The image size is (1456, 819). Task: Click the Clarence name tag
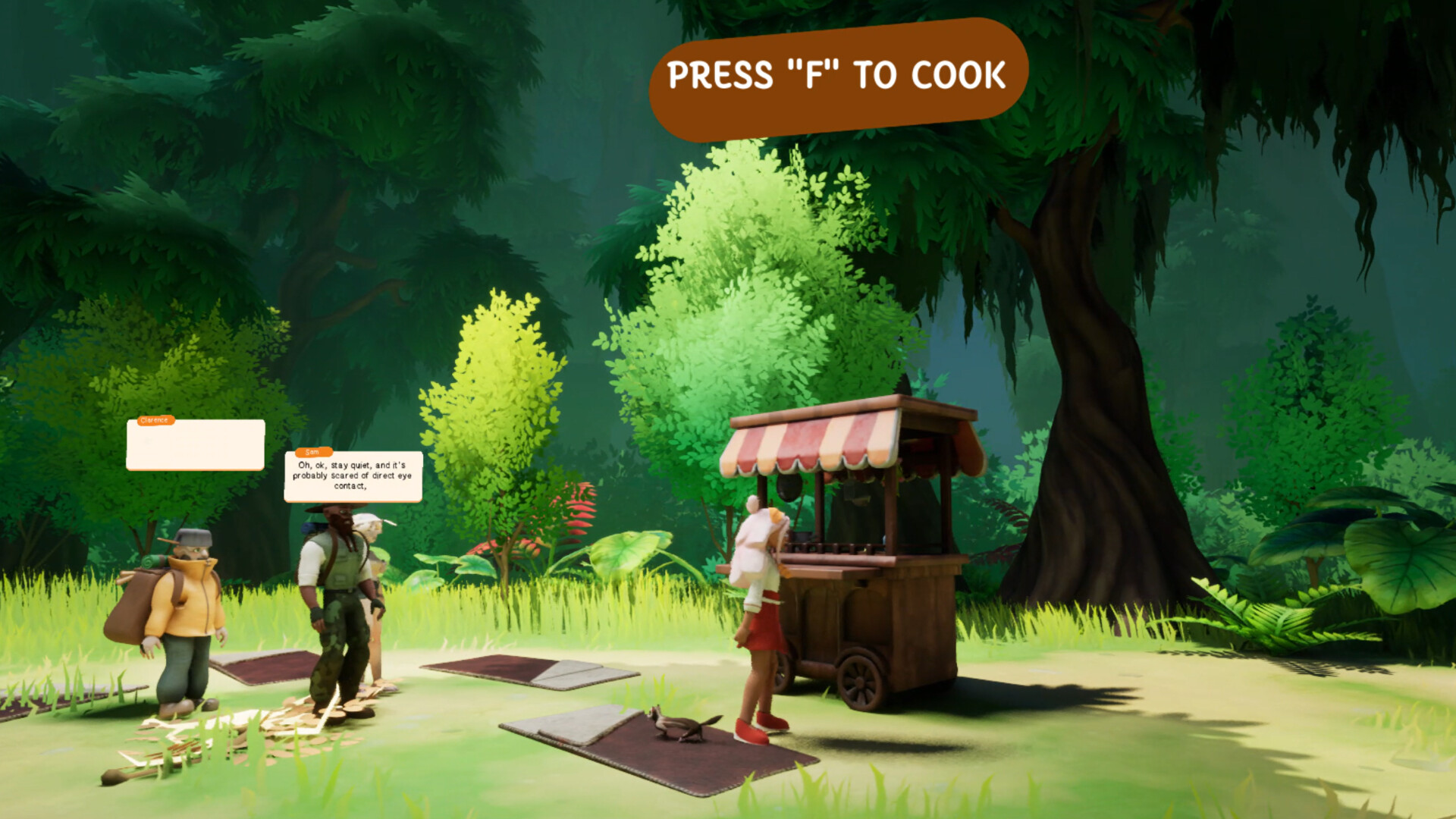pyautogui.click(x=155, y=419)
